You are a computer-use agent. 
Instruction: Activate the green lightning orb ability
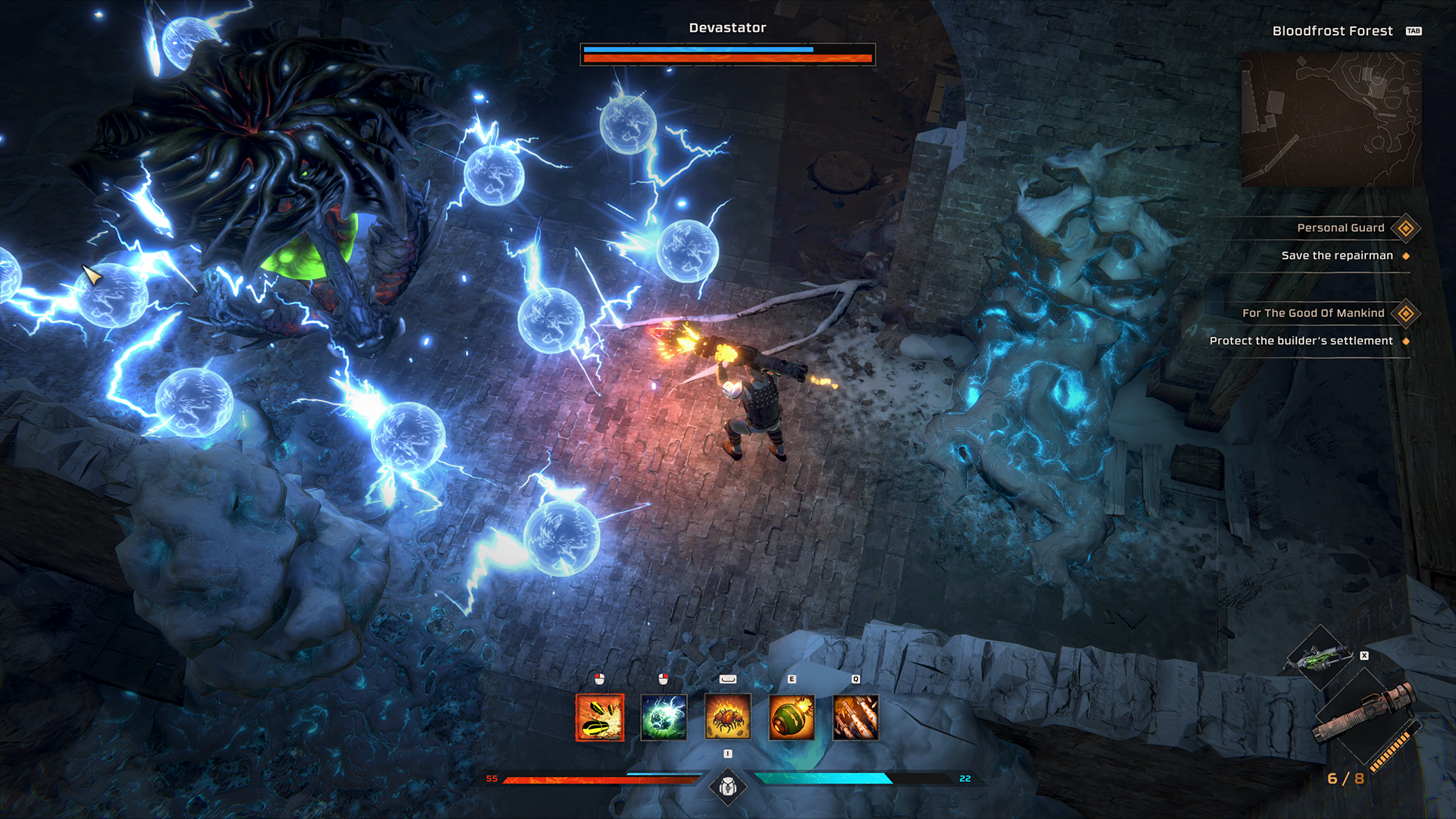pos(664,717)
